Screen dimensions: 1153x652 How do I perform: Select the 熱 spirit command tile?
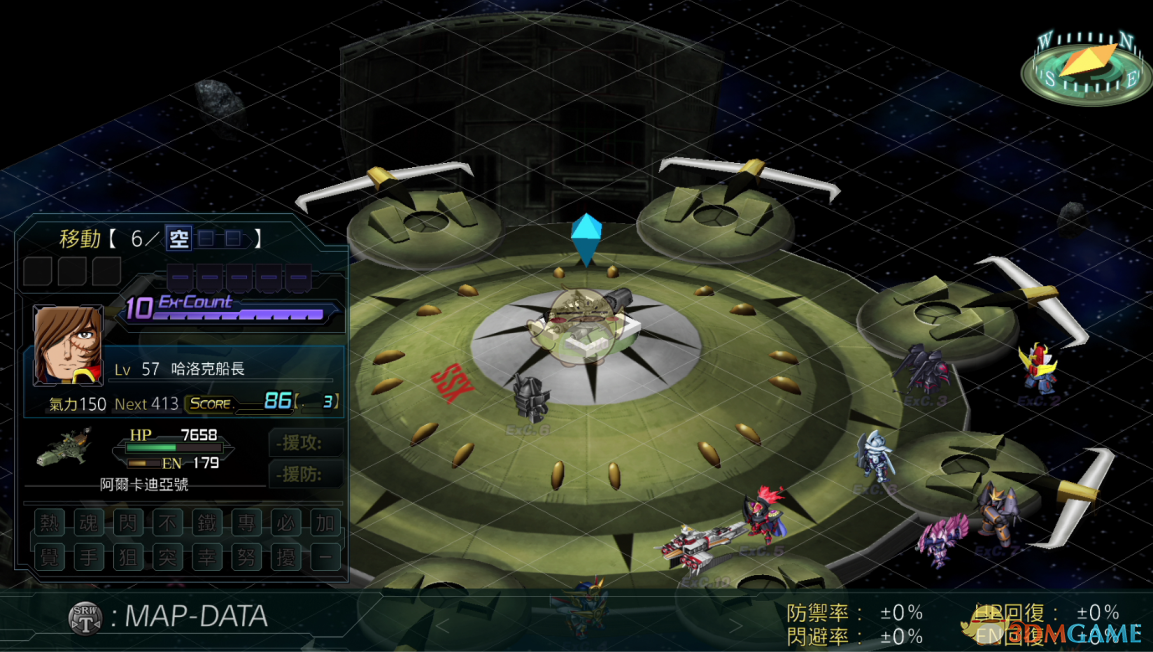49,523
